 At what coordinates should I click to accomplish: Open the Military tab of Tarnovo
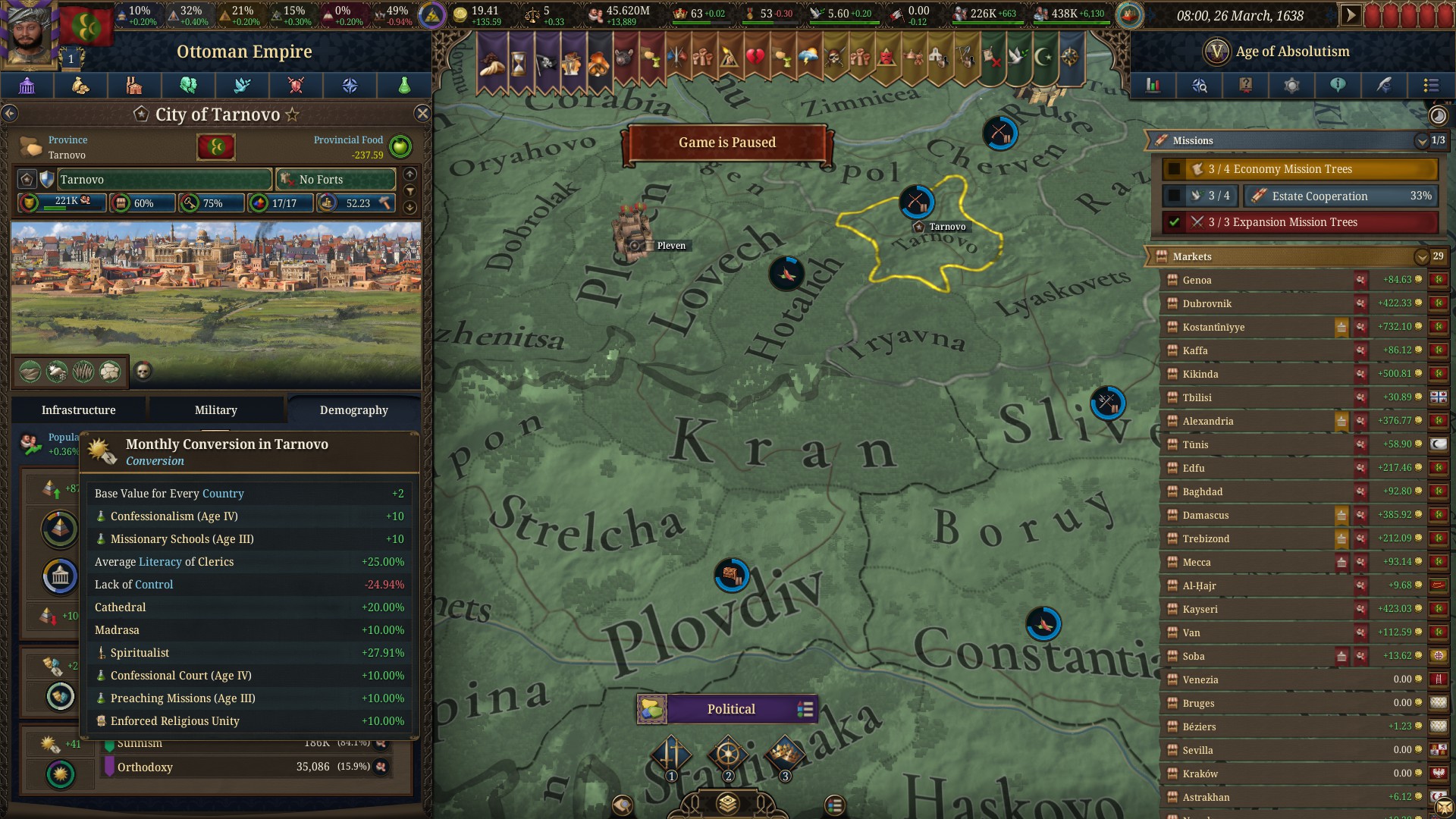(x=215, y=409)
